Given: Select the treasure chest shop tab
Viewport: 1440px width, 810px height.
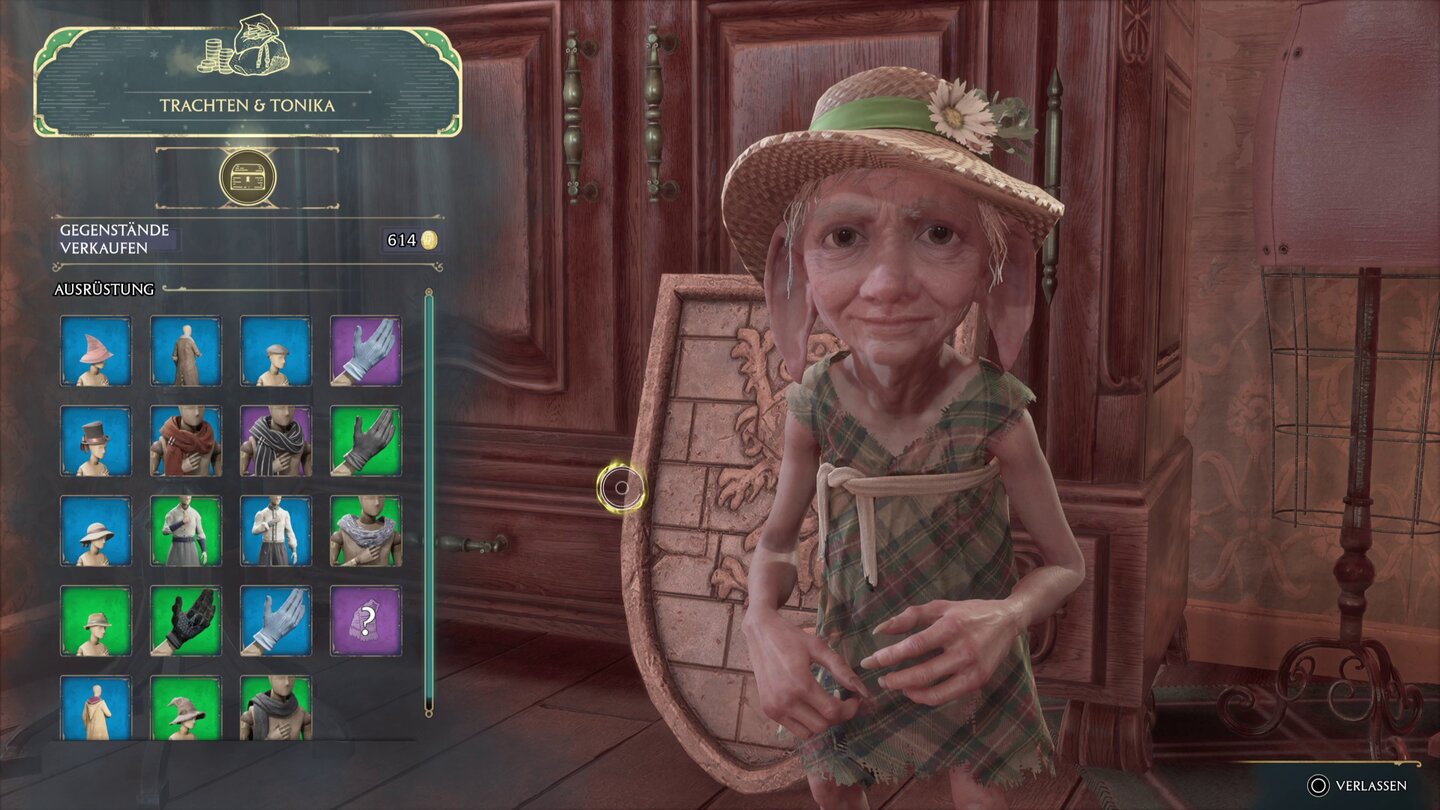Looking at the screenshot, I should [247, 178].
